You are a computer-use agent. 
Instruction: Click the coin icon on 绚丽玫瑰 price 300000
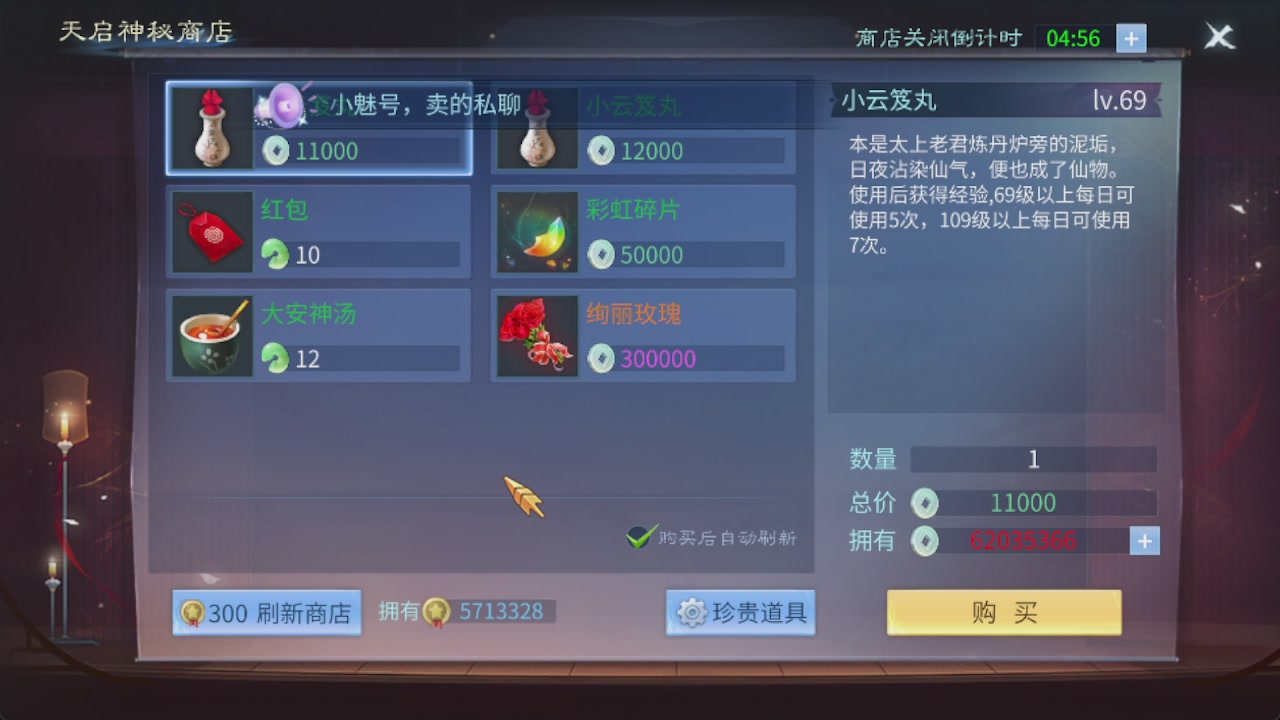(601, 359)
